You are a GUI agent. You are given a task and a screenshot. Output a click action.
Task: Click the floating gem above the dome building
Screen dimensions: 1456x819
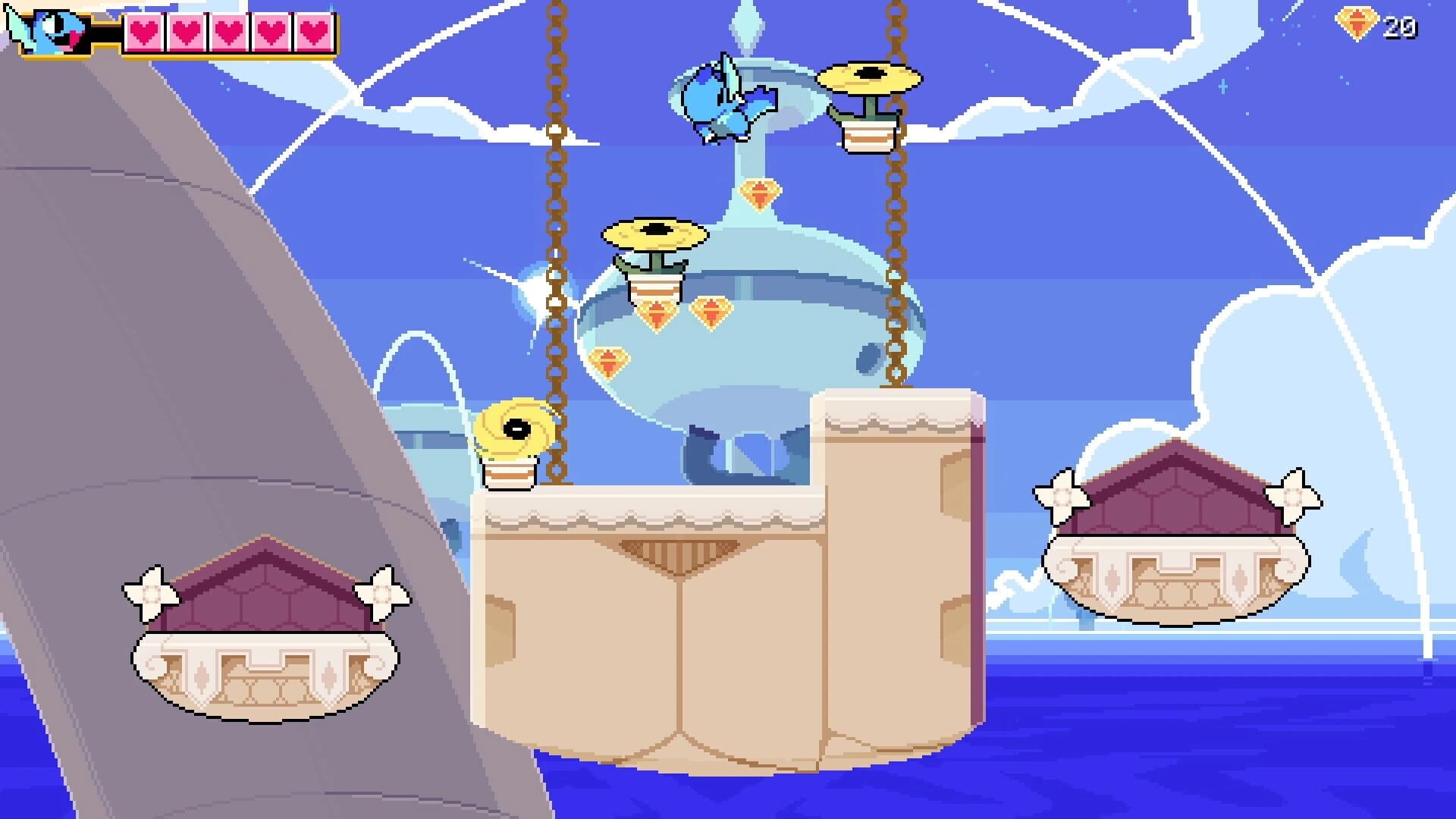(758, 196)
